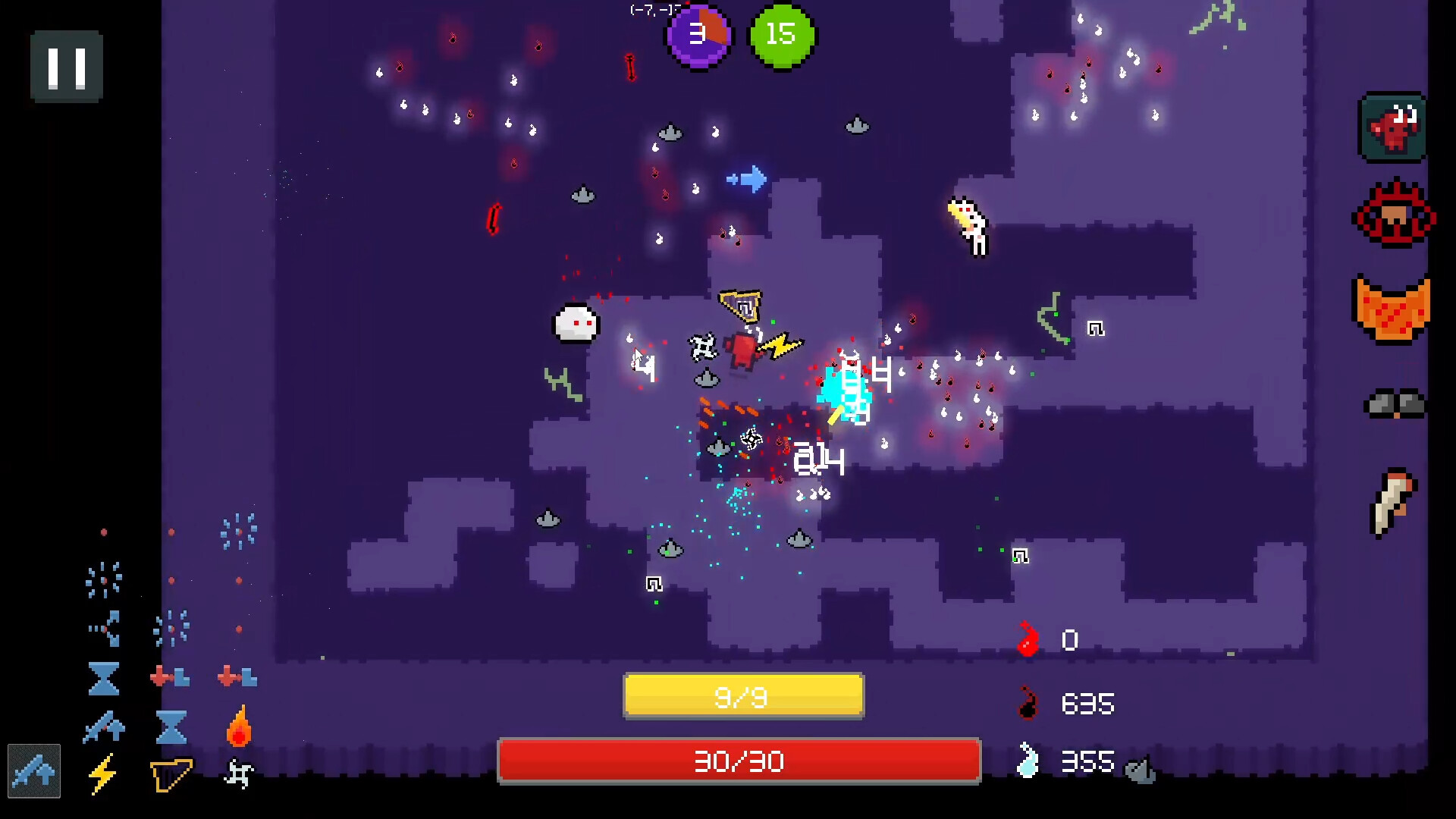
Task: Click the lightning bolt ability icon
Action: point(103,774)
